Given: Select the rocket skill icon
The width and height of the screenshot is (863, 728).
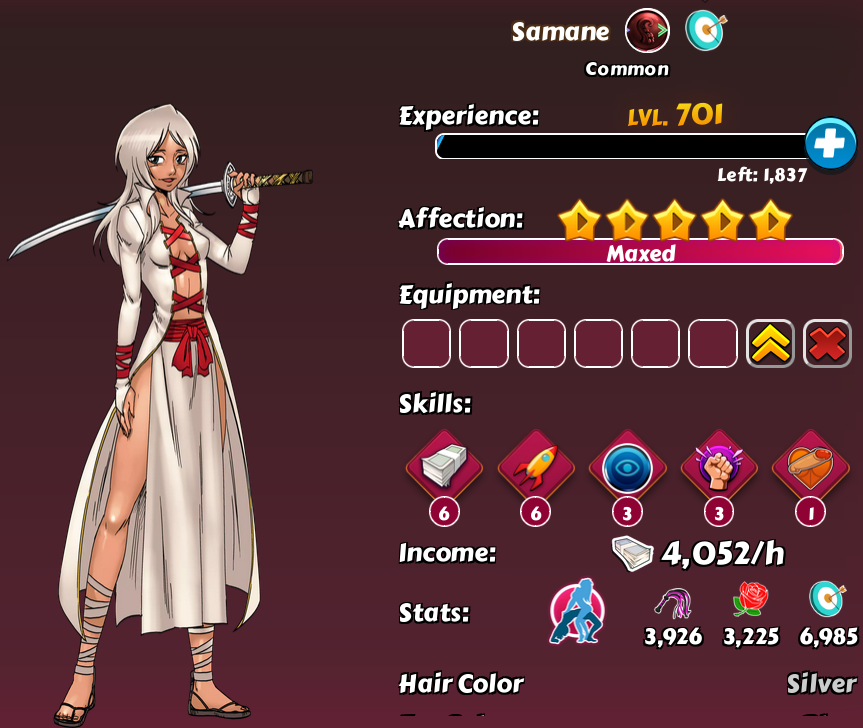Looking at the screenshot, I should 536,468.
